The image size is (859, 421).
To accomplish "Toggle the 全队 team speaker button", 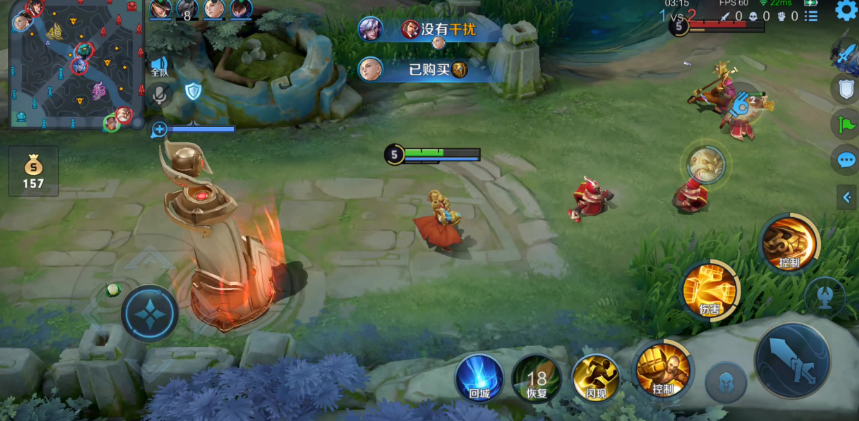I will (x=159, y=67).
